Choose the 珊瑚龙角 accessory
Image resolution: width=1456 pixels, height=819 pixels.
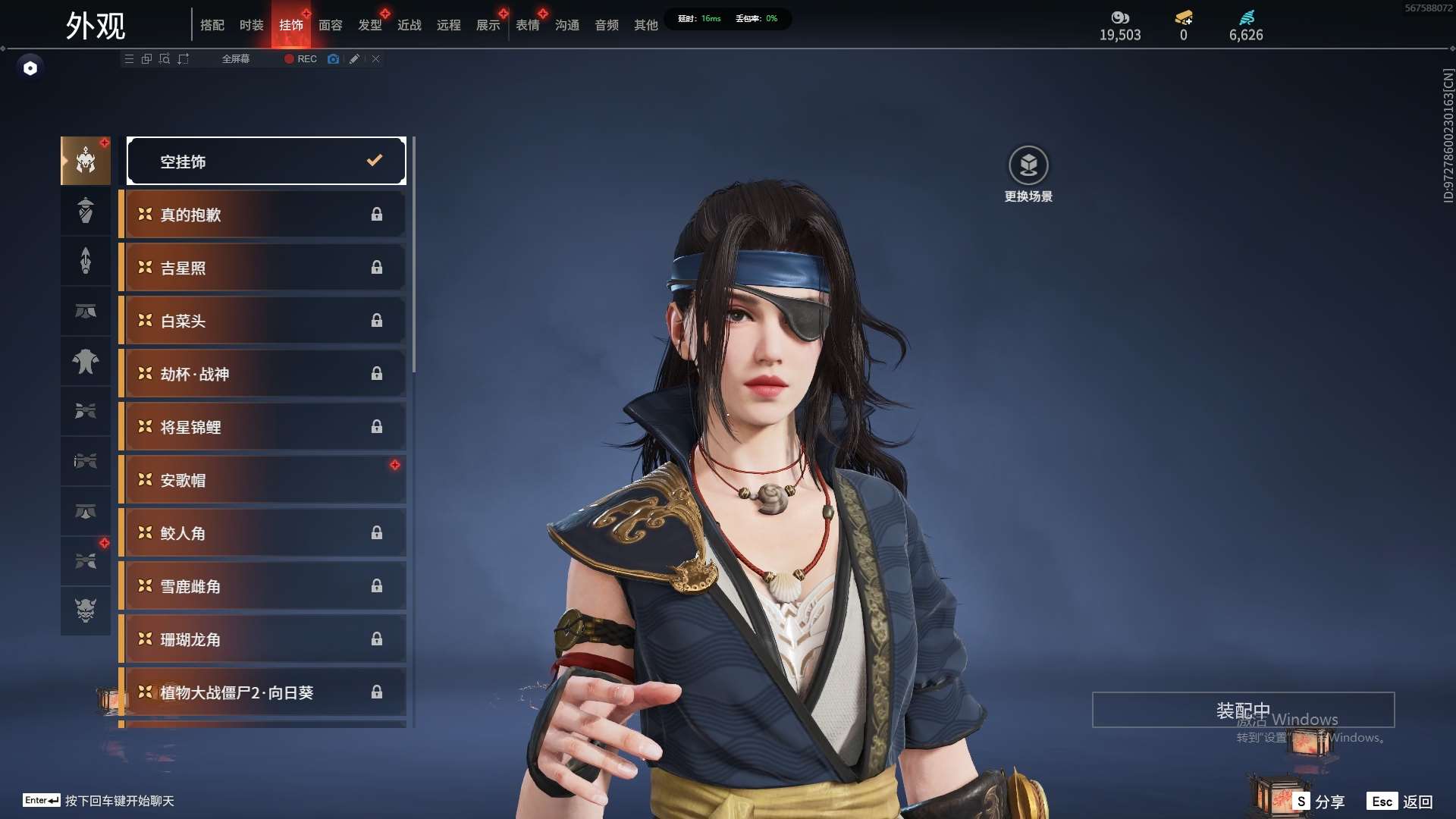click(x=264, y=639)
